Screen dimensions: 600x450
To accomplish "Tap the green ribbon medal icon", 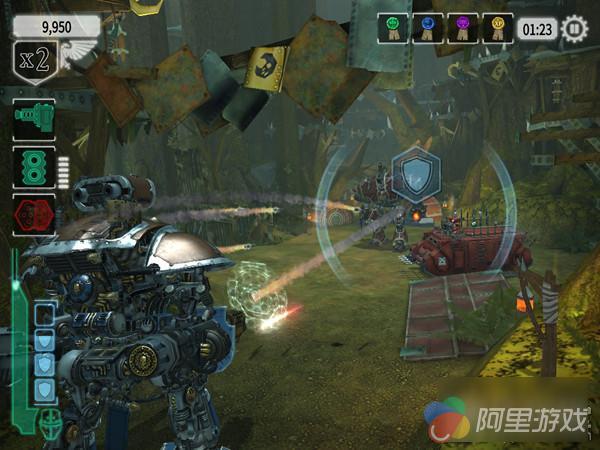I will (x=395, y=28).
